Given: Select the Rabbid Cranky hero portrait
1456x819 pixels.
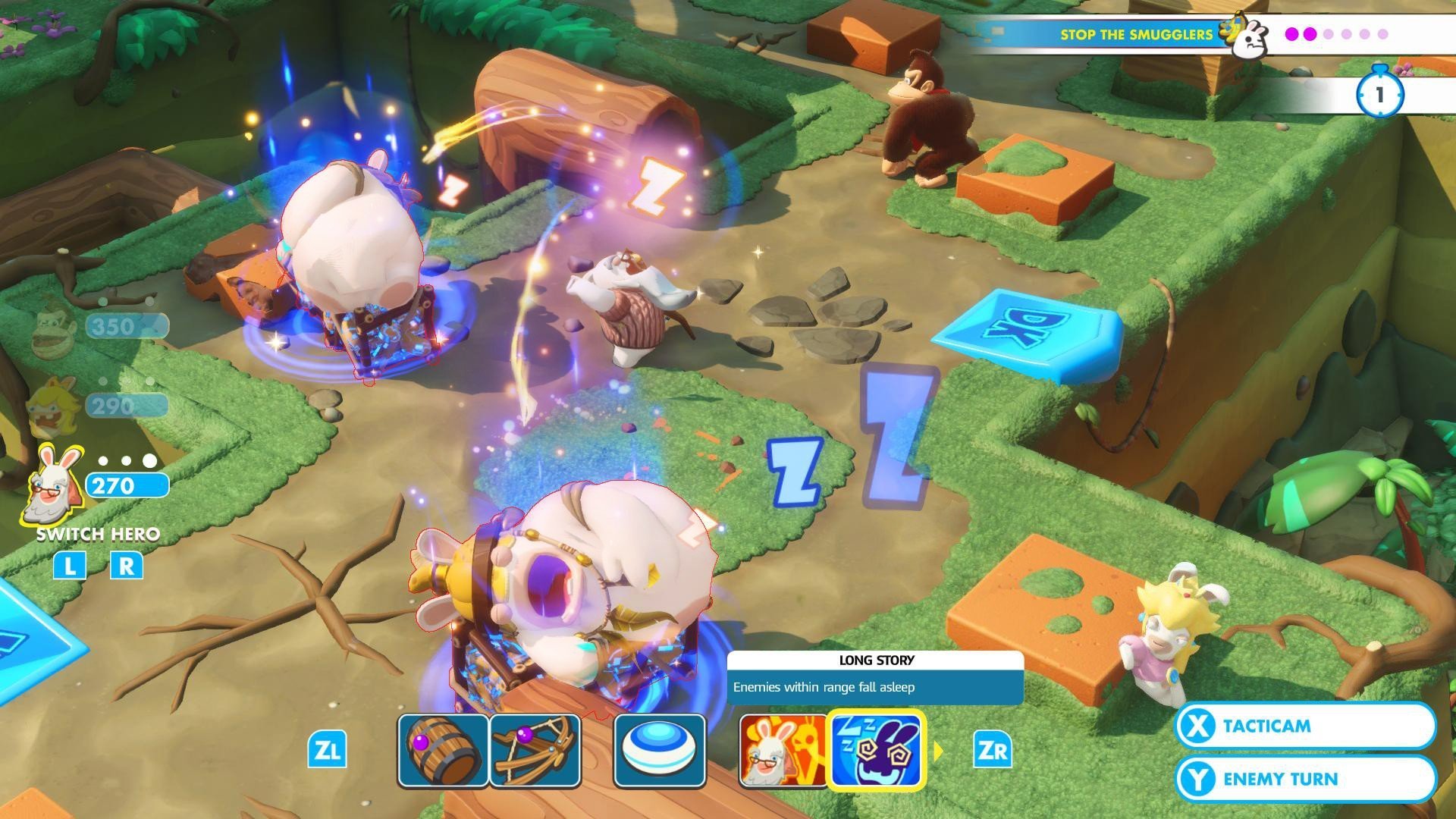Looking at the screenshot, I should pyautogui.click(x=53, y=485).
